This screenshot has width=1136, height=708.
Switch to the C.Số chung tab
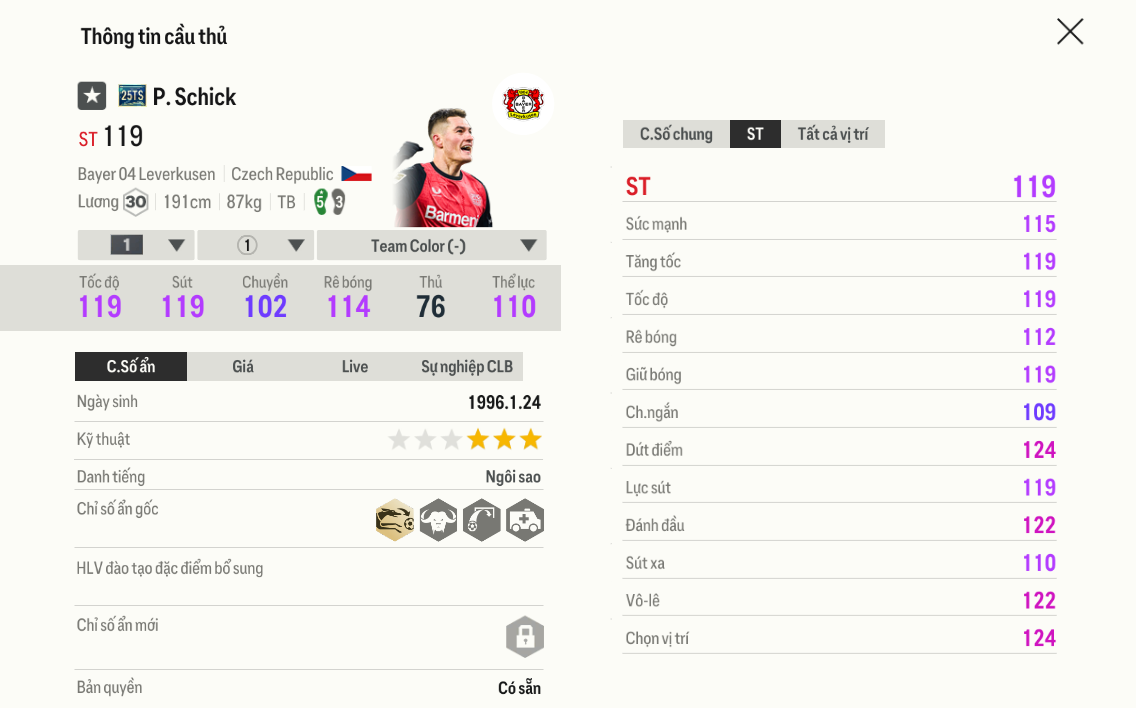(676, 134)
